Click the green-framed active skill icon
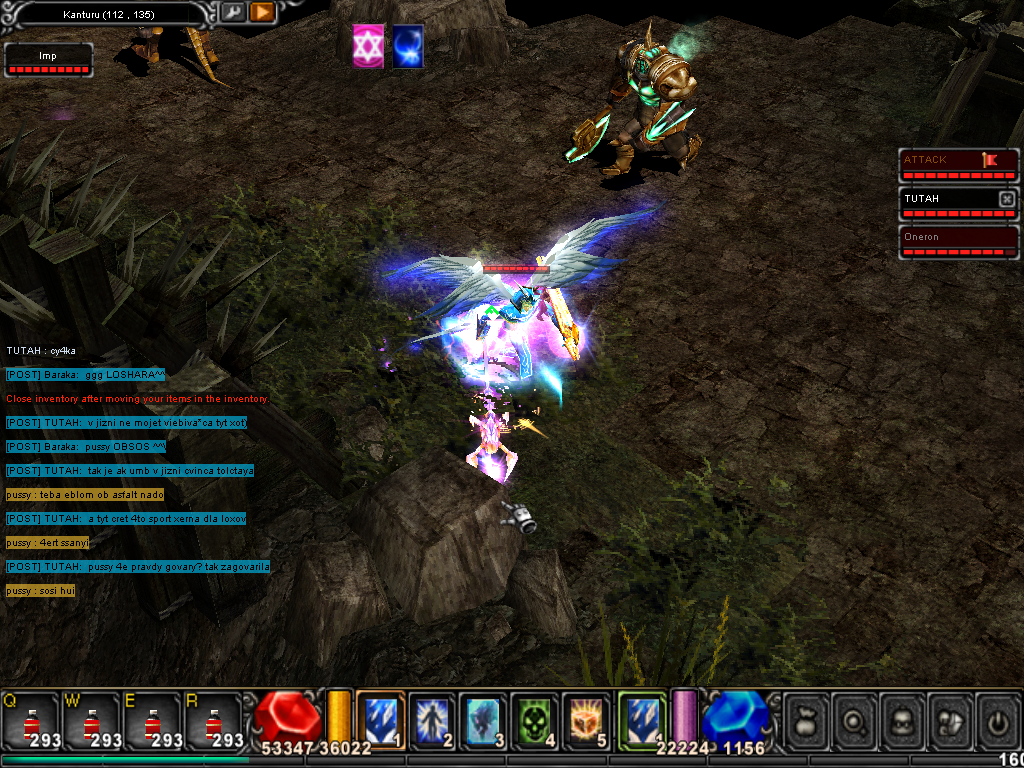The height and width of the screenshot is (768, 1024). click(641, 719)
